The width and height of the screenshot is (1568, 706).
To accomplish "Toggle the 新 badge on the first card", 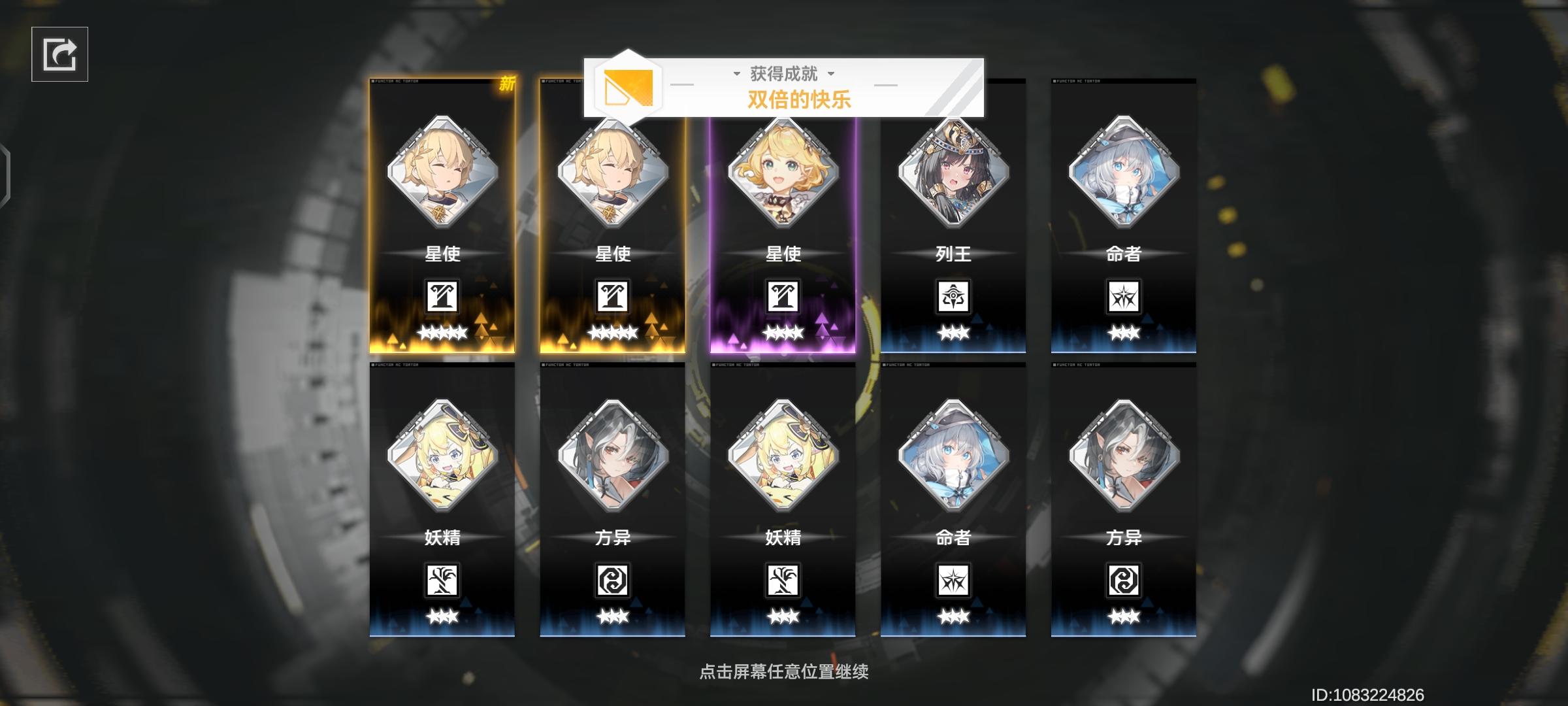I will 509,85.
